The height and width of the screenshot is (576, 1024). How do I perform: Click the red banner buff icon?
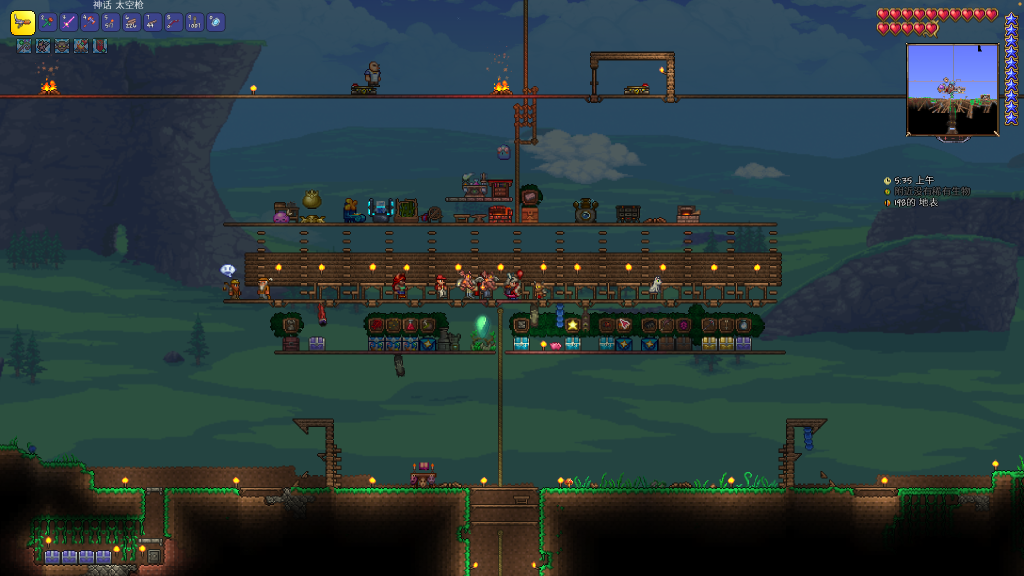coord(100,46)
